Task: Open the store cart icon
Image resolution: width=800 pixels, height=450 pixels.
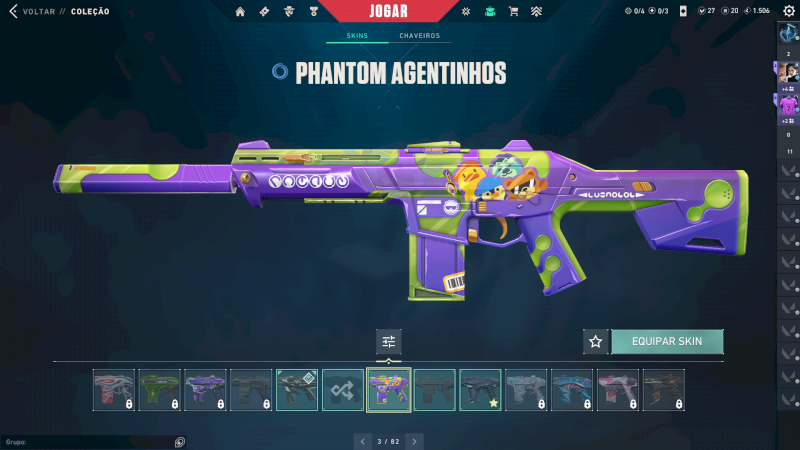Action: click(513, 11)
